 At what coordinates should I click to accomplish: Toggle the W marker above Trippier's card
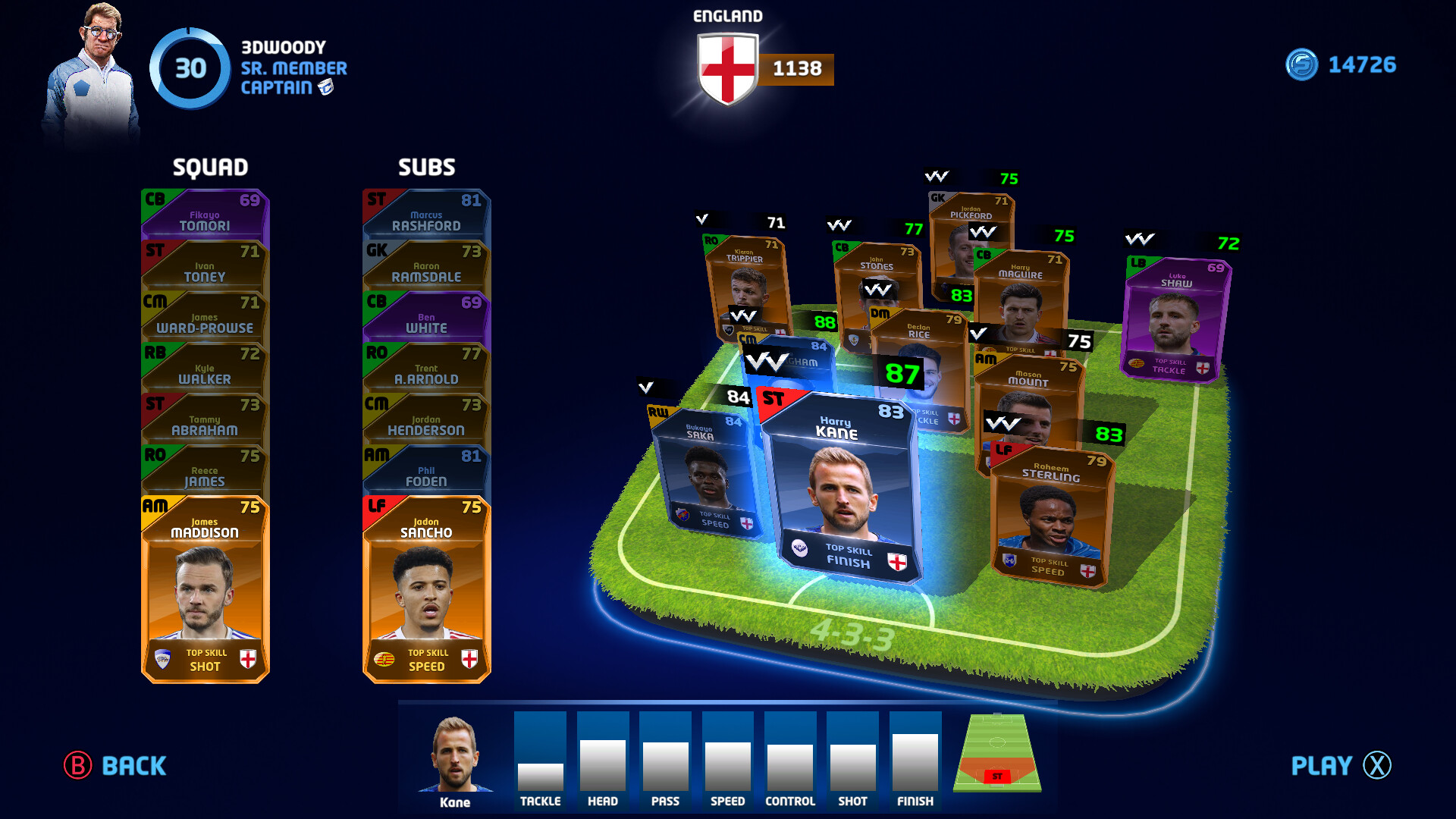click(700, 218)
